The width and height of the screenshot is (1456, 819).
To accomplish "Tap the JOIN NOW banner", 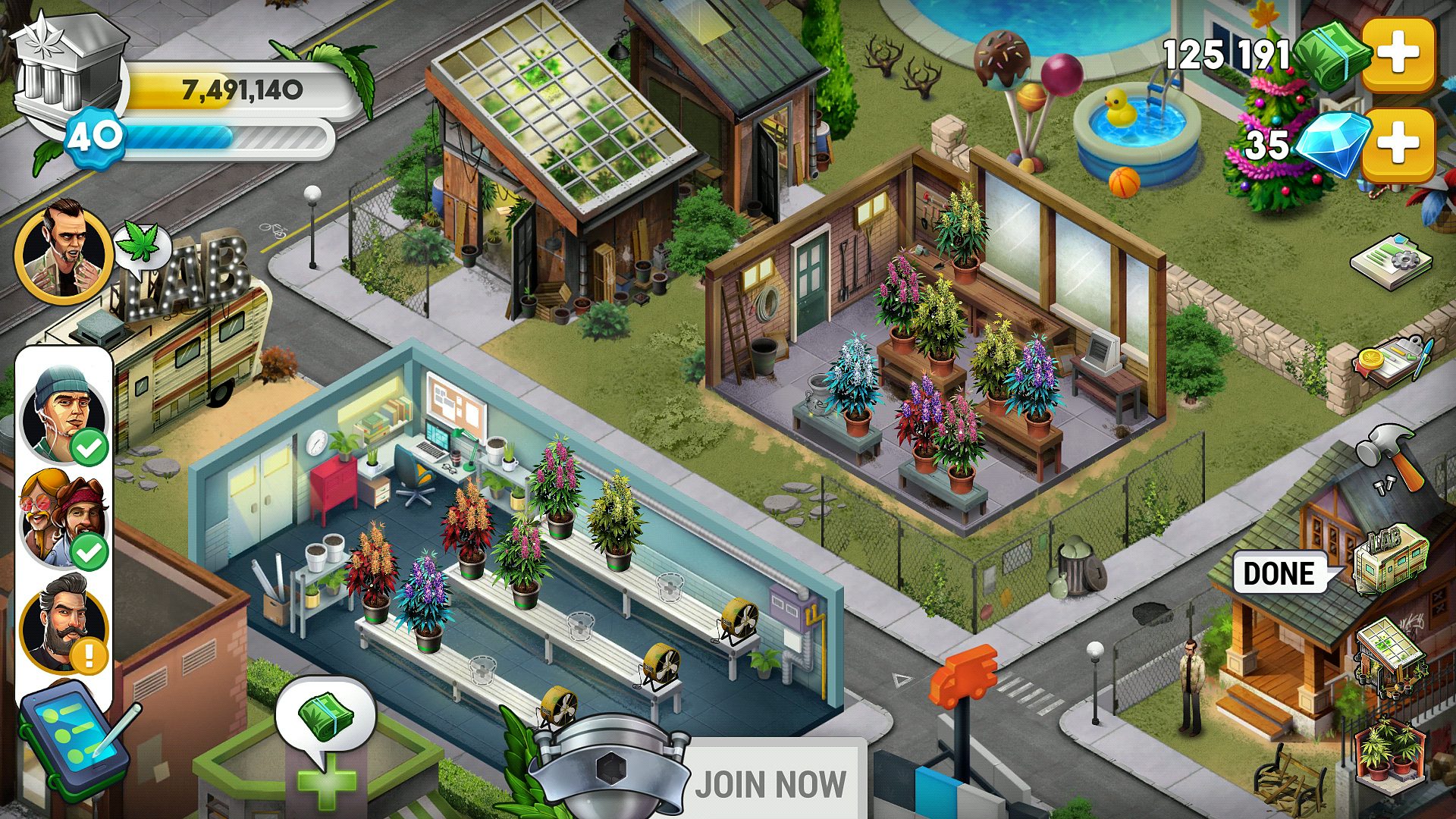I will (770, 783).
